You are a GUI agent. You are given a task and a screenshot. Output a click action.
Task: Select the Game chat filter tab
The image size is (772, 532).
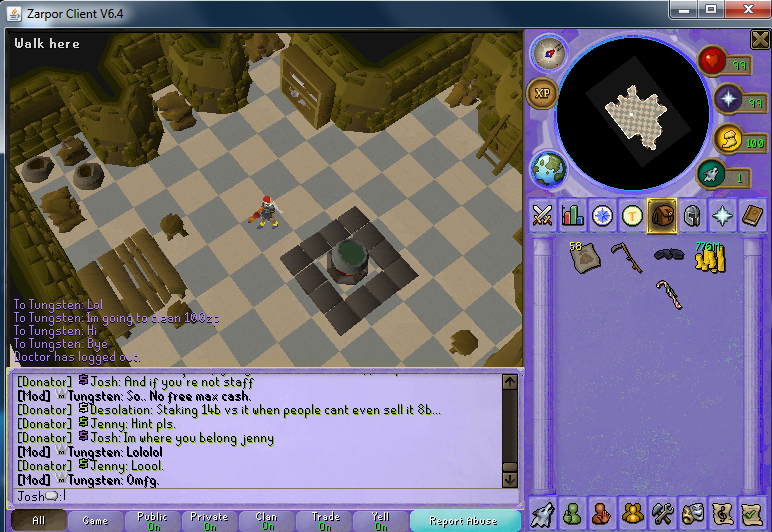point(96,521)
